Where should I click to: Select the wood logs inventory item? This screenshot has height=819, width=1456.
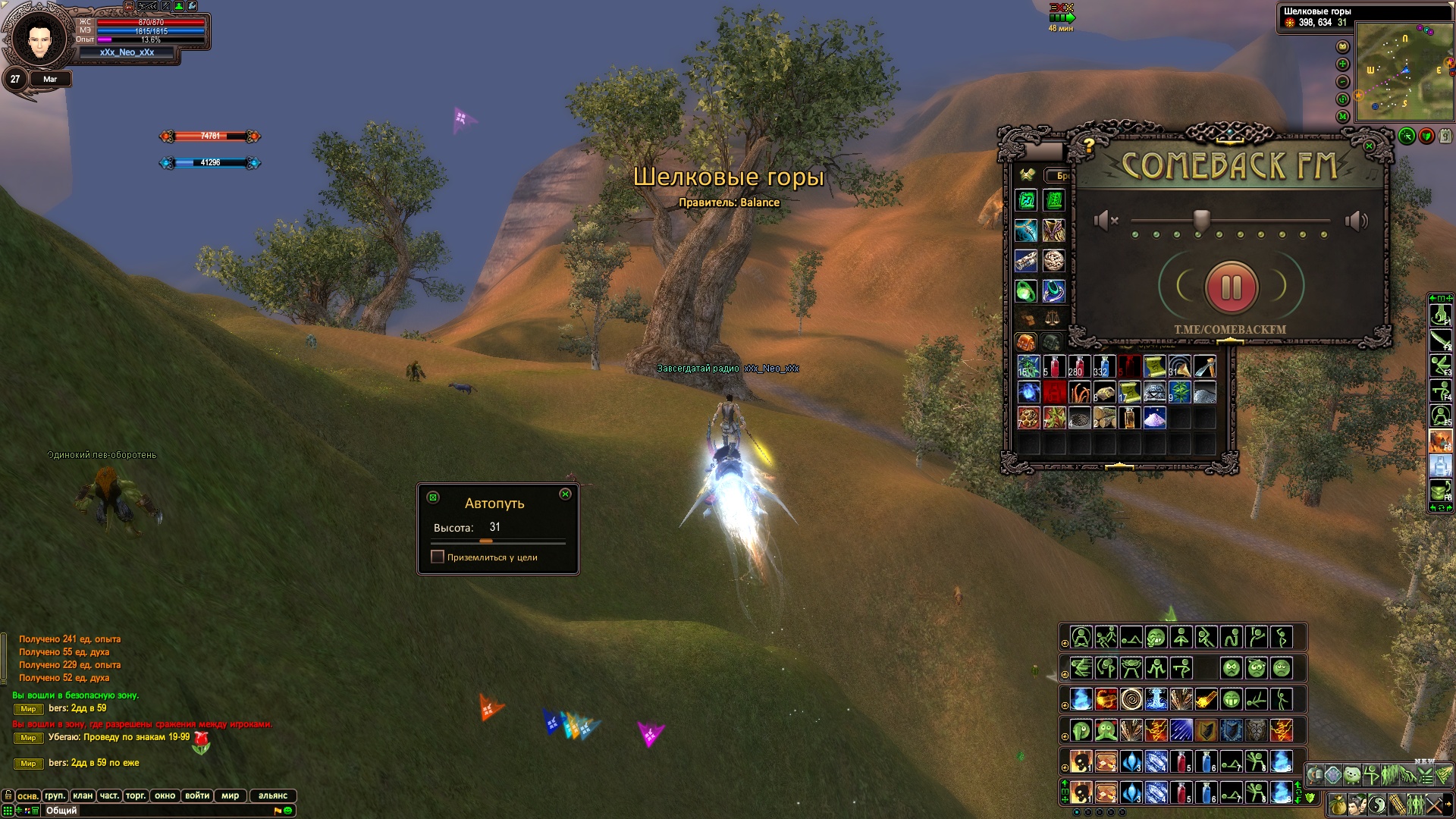pos(1104,417)
